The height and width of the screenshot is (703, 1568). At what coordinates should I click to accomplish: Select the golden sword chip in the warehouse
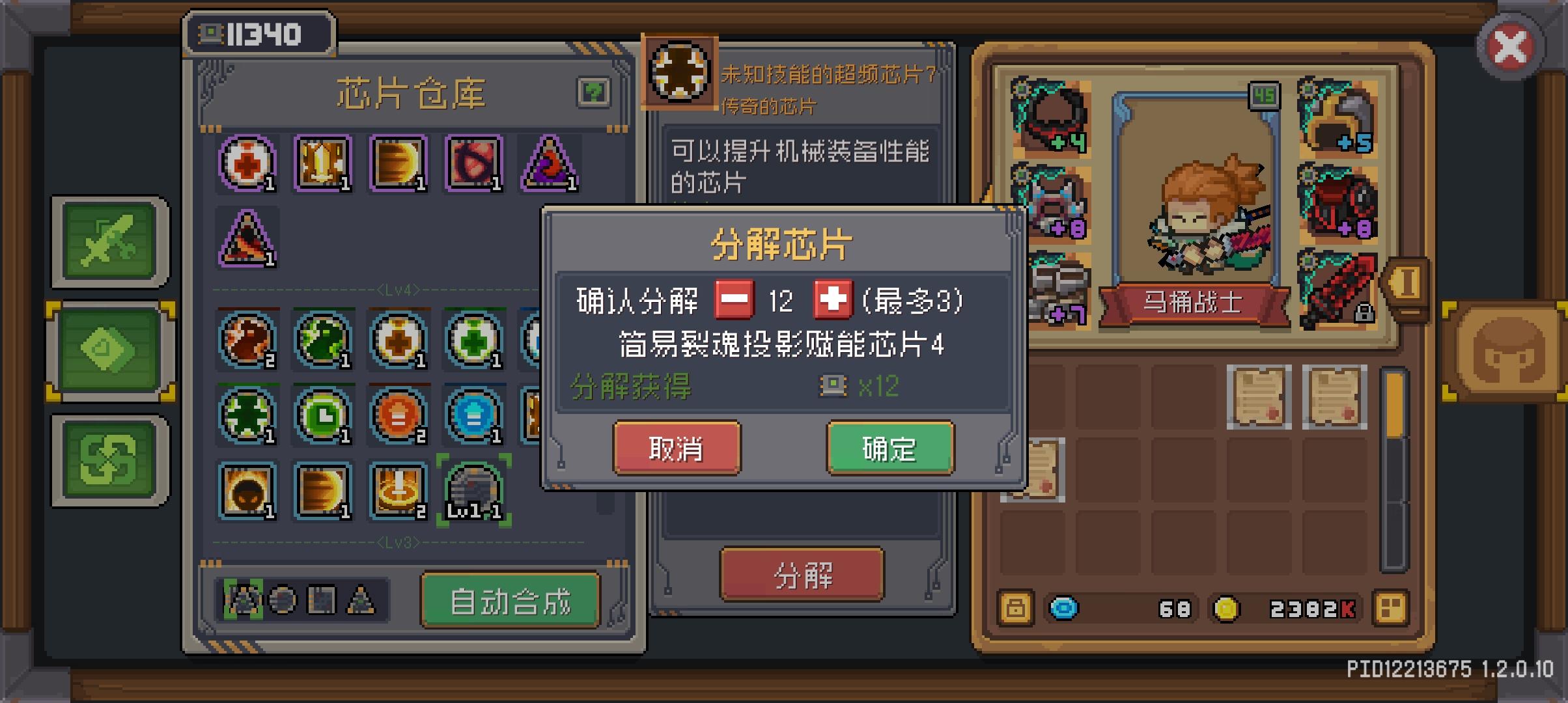coord(323,164)
